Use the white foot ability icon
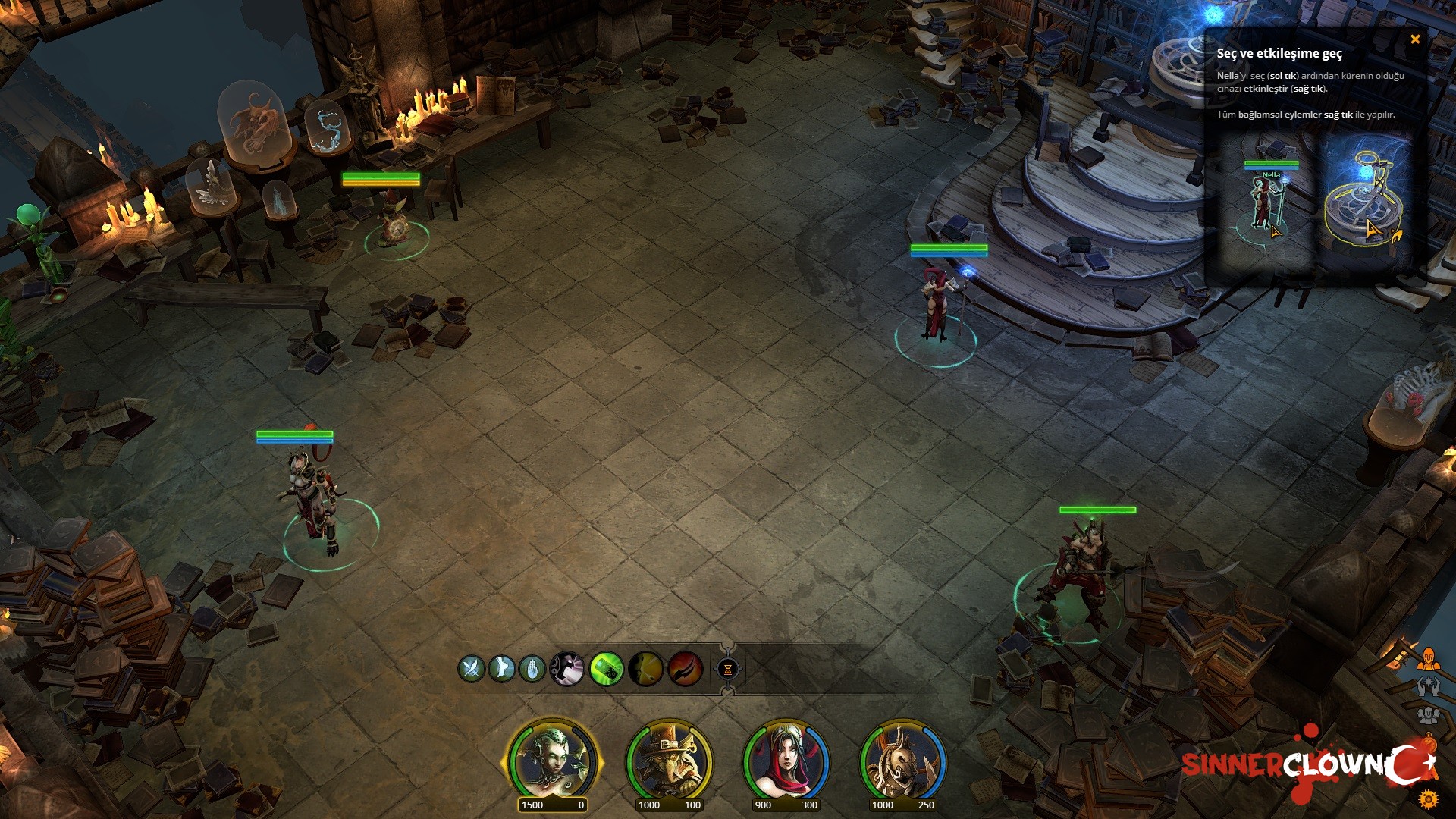This screenshot has height=819, width=1456. coord(501,669)
